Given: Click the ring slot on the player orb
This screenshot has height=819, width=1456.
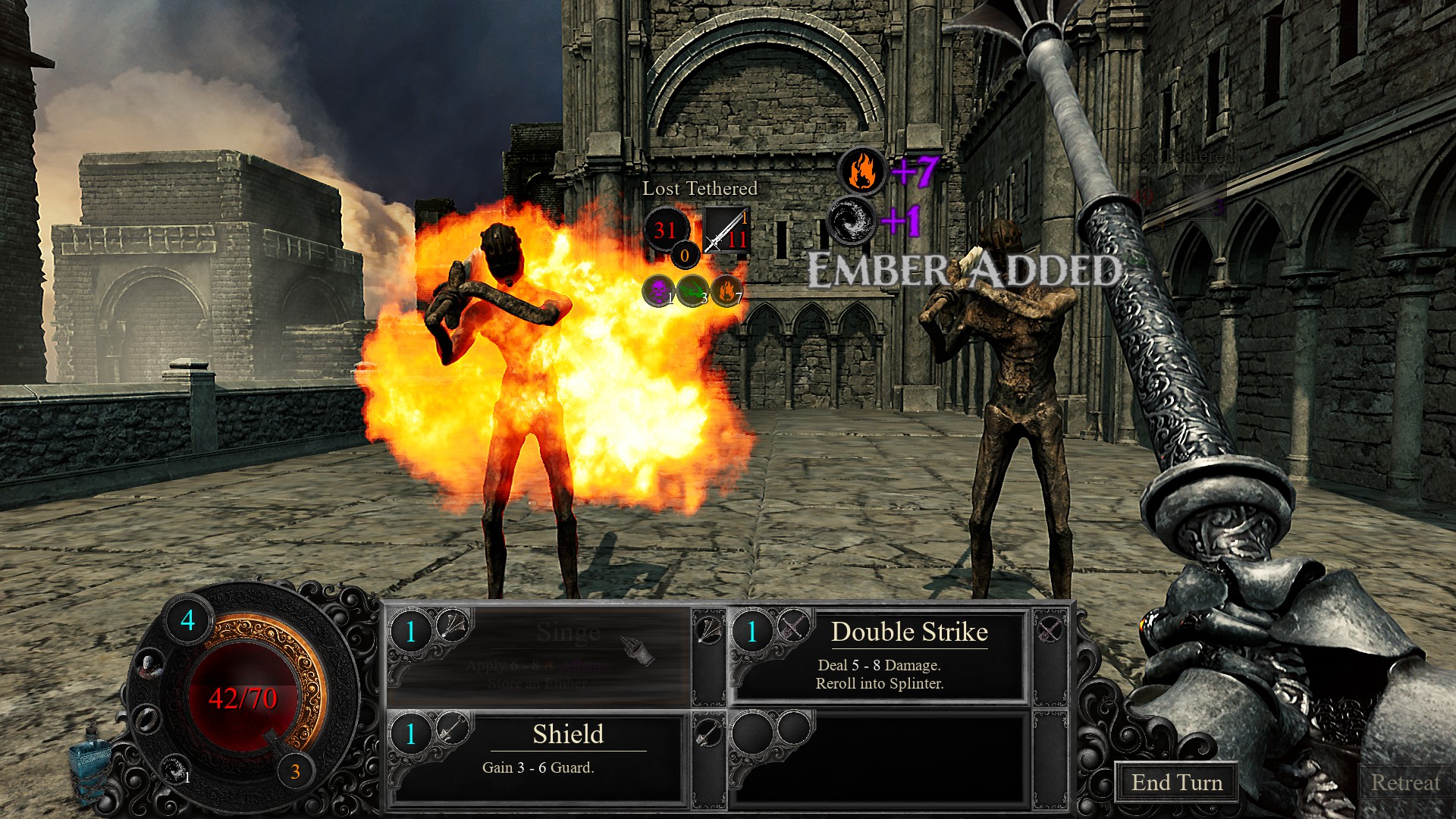Looking at the screenshot, I should [146, 717].
